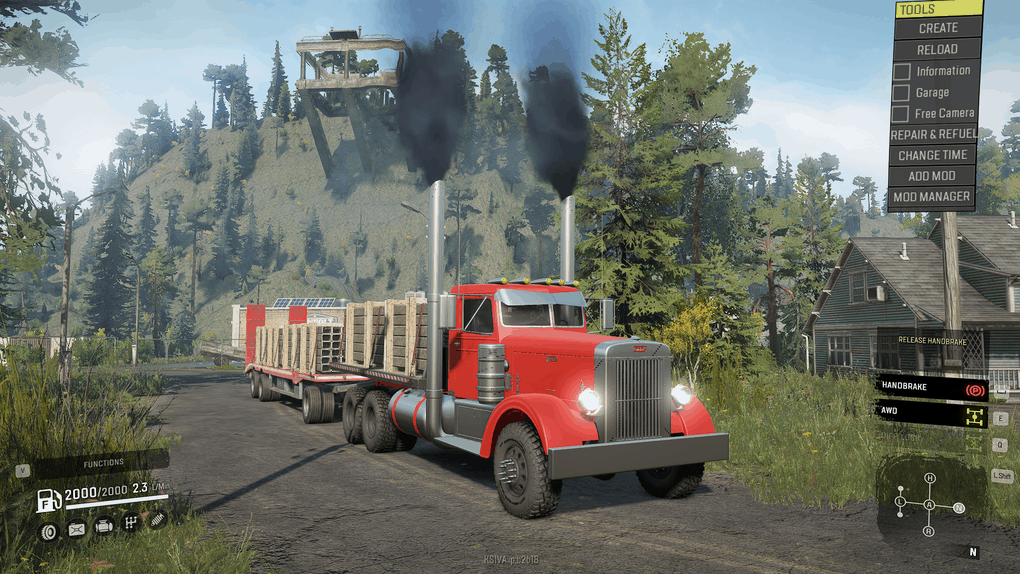1020x574 pixels.
Task: Select Reverse gear on gear selector
Action: click(x=930, y=531)
